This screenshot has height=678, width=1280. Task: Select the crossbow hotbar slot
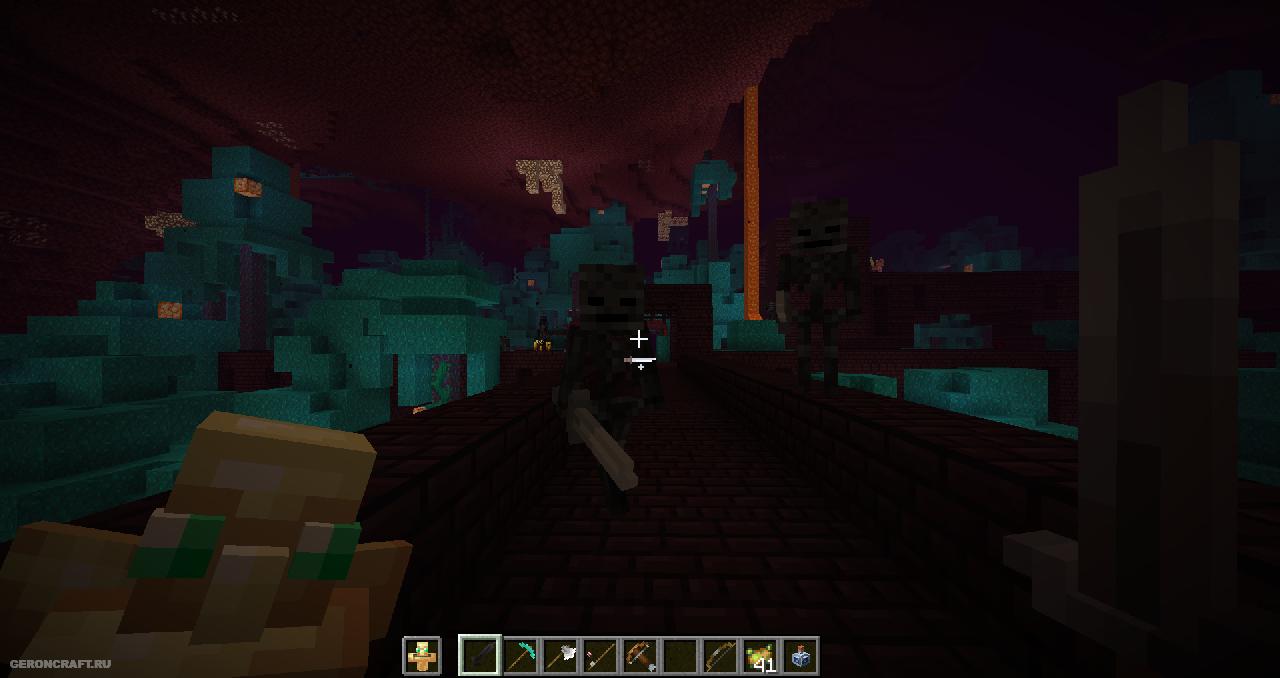coord(640,656)
